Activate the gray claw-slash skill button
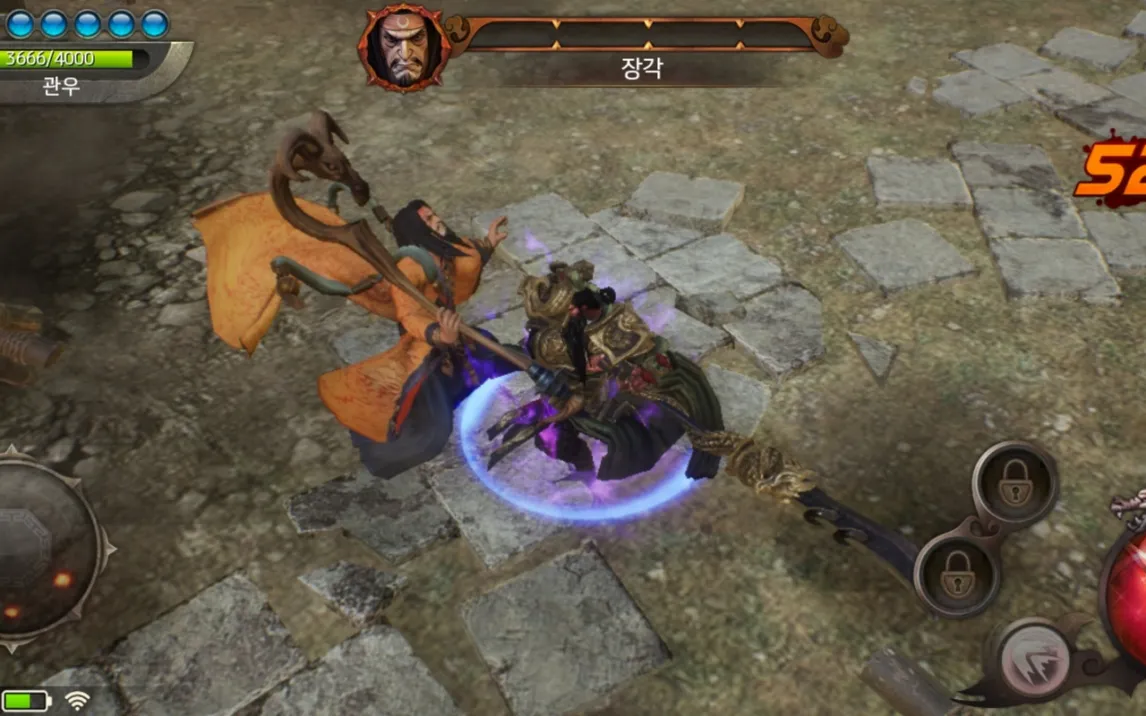1146x716 pixels. (x=1035, y=659)
